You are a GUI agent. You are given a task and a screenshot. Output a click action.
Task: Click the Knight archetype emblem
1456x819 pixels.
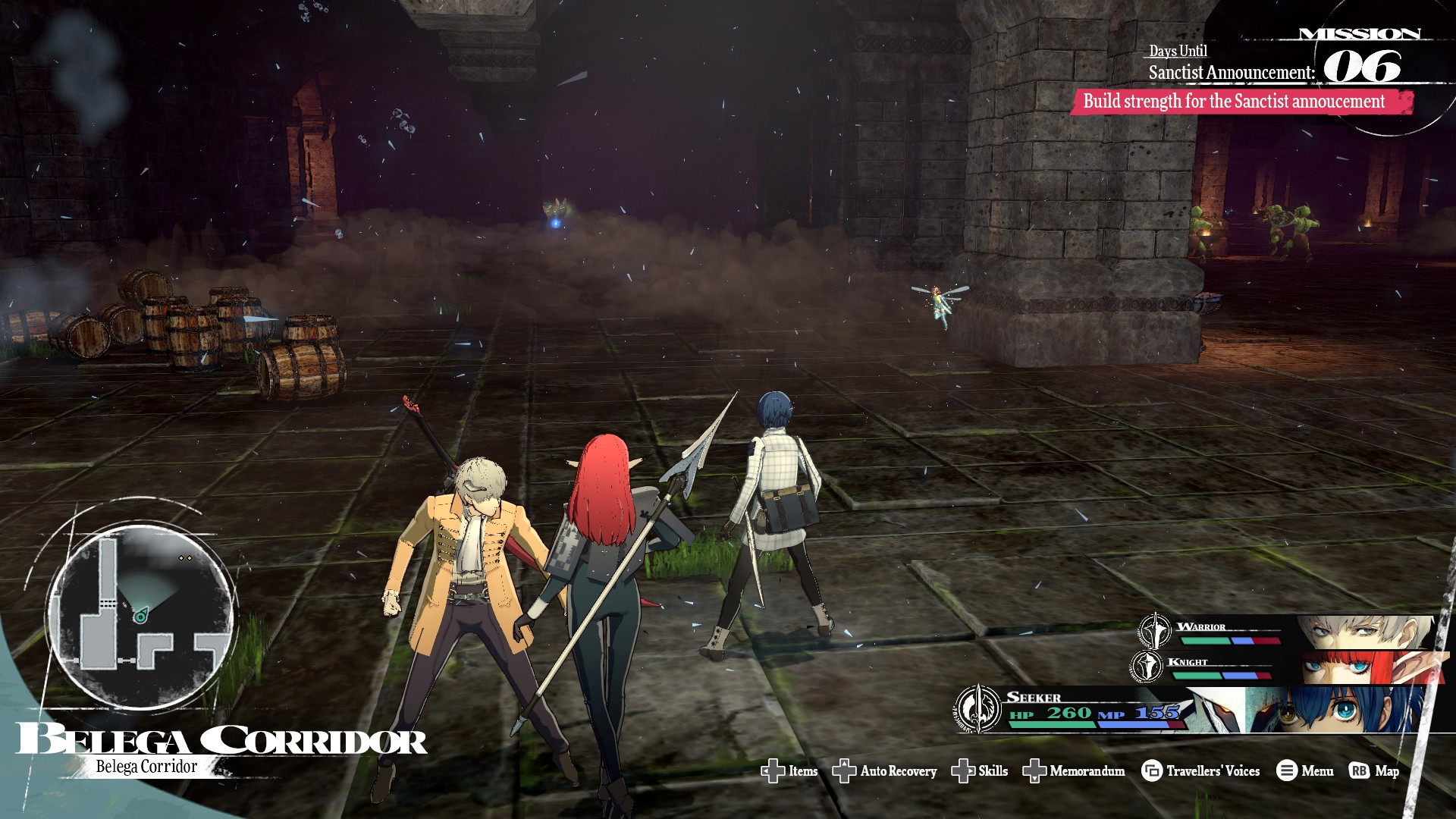pyautogui.click(x=1146, y=666)
